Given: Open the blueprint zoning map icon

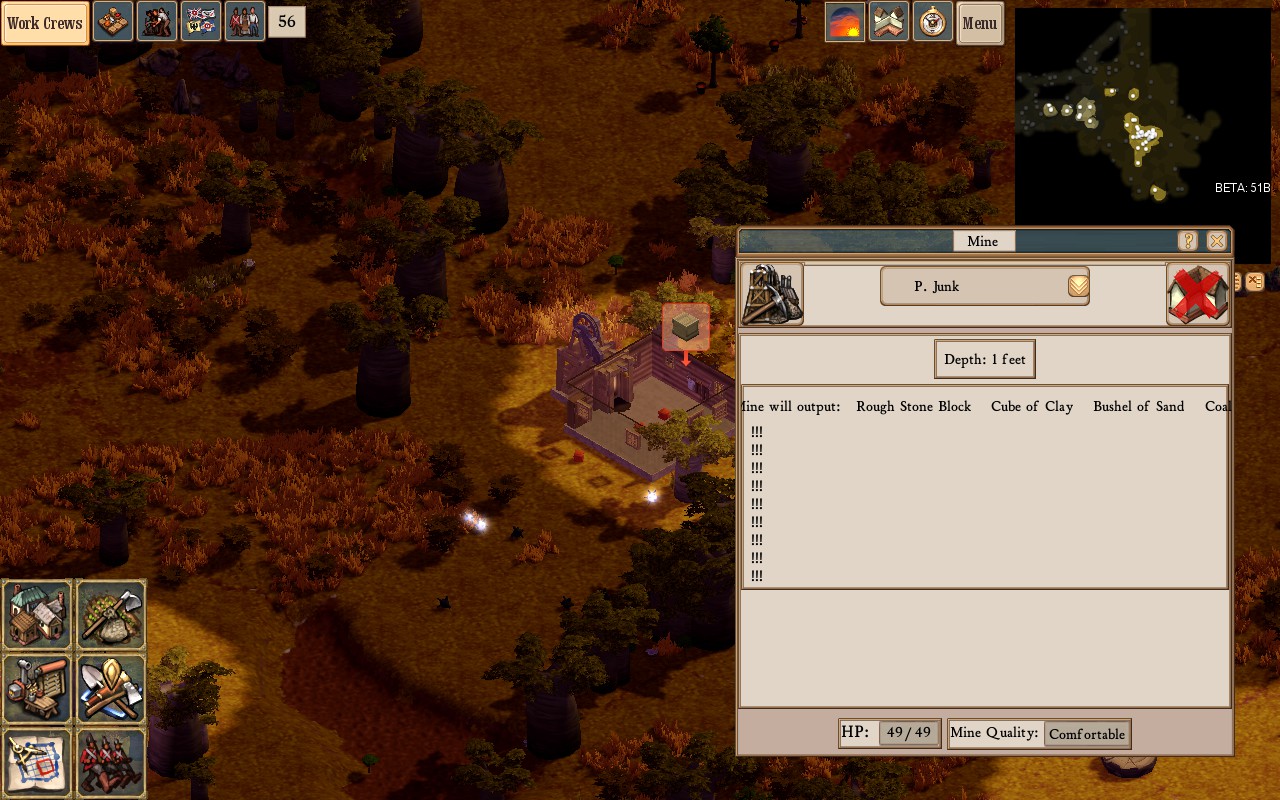Looking at the screenshot, I should 38,762.
